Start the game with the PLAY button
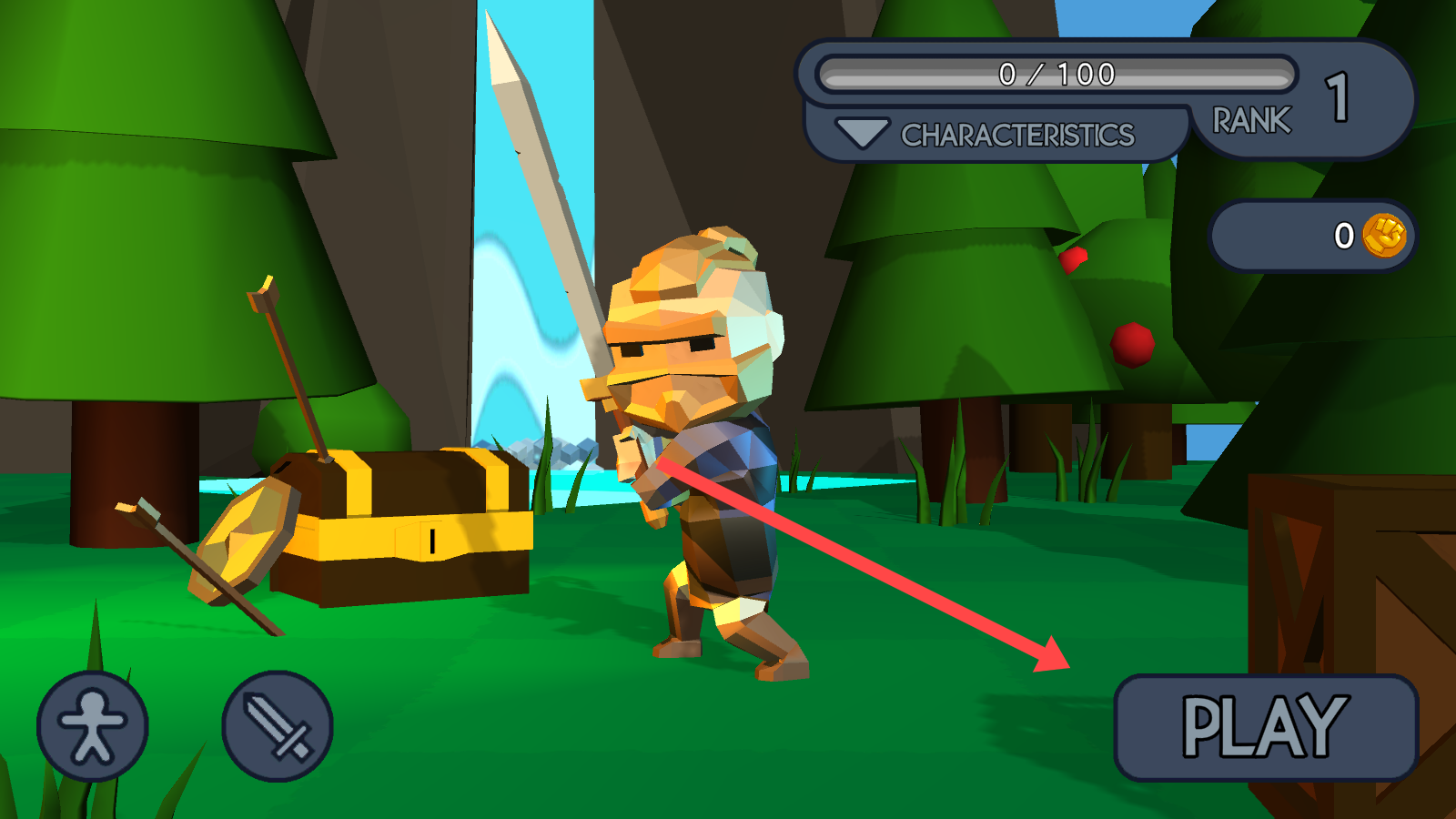 pos(1265,727)
